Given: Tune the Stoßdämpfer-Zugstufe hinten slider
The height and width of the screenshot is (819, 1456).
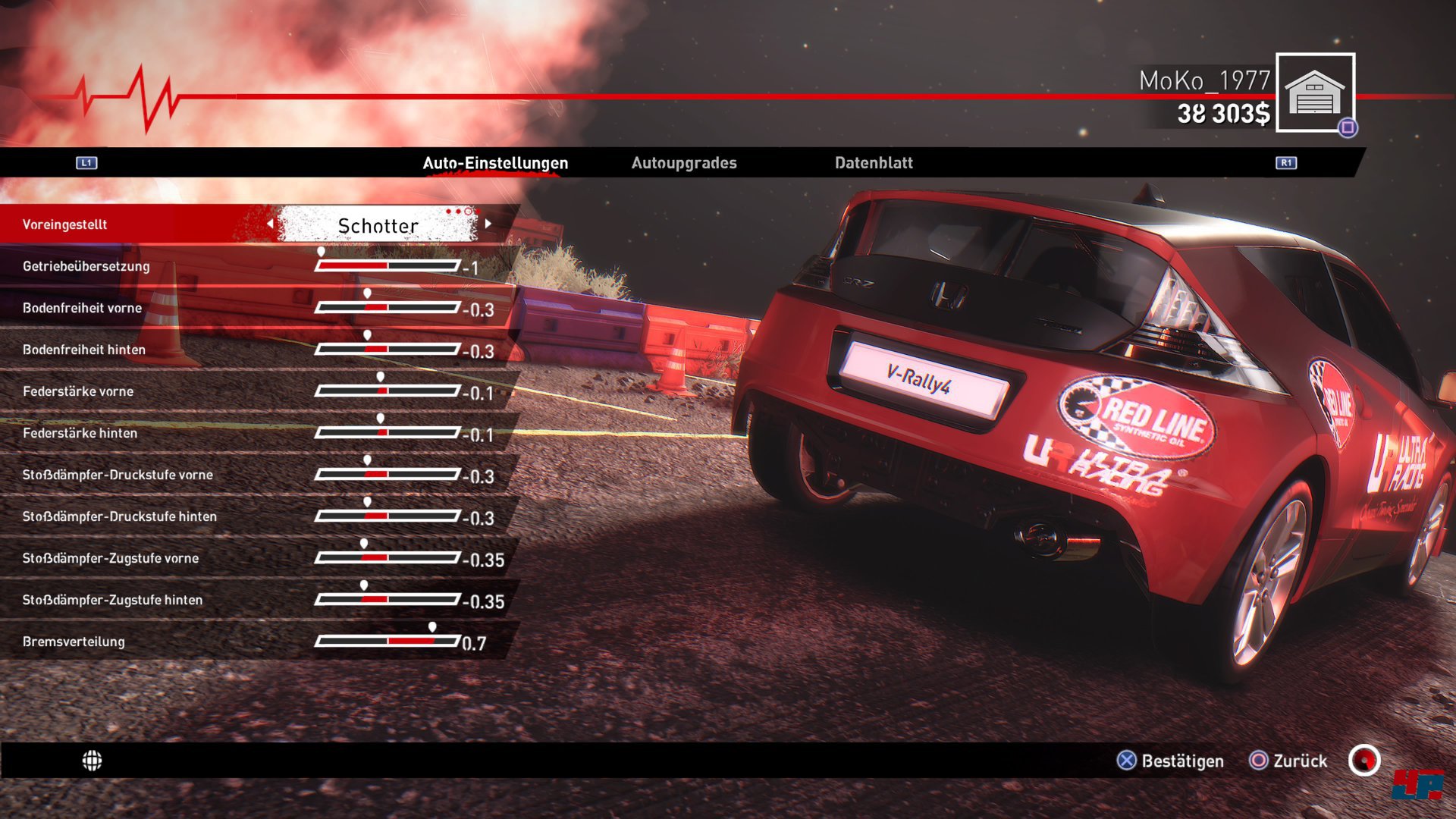Looking at the screenshot, I should [x=388, y=600].
